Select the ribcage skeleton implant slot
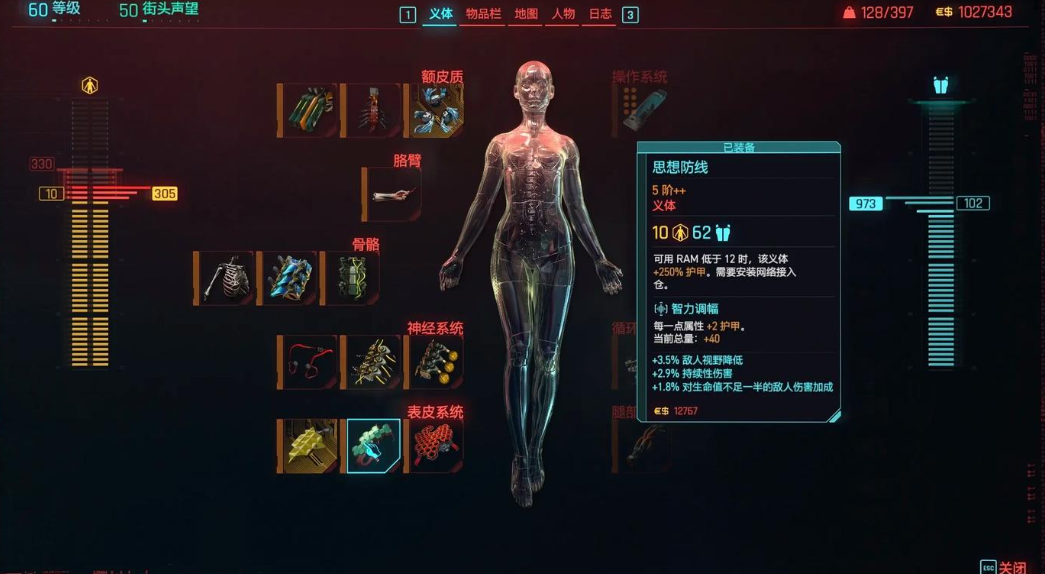 click(x=225, y=278)
